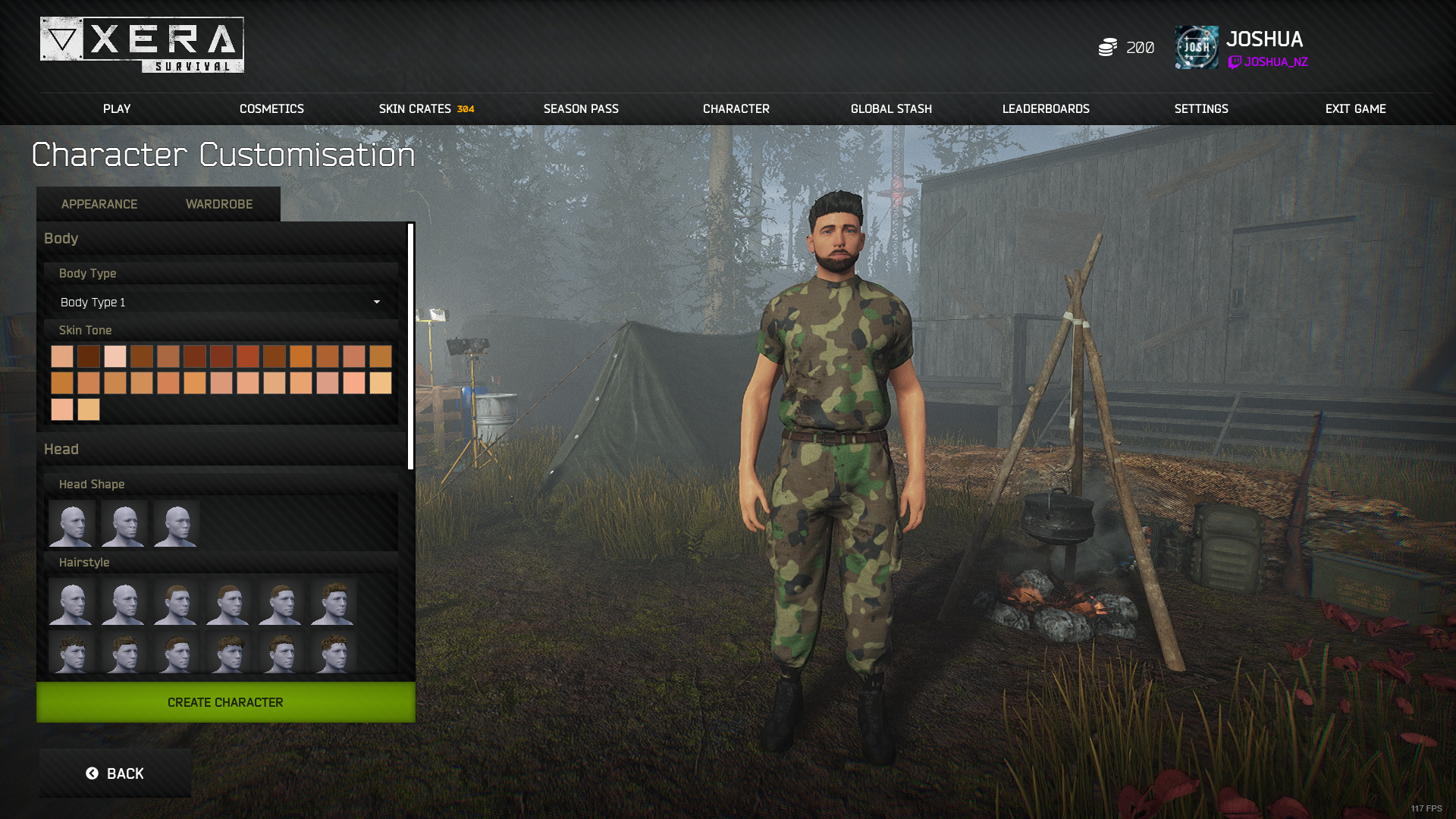
Task: Click the coin currency icon
Action: point(1107,47)
